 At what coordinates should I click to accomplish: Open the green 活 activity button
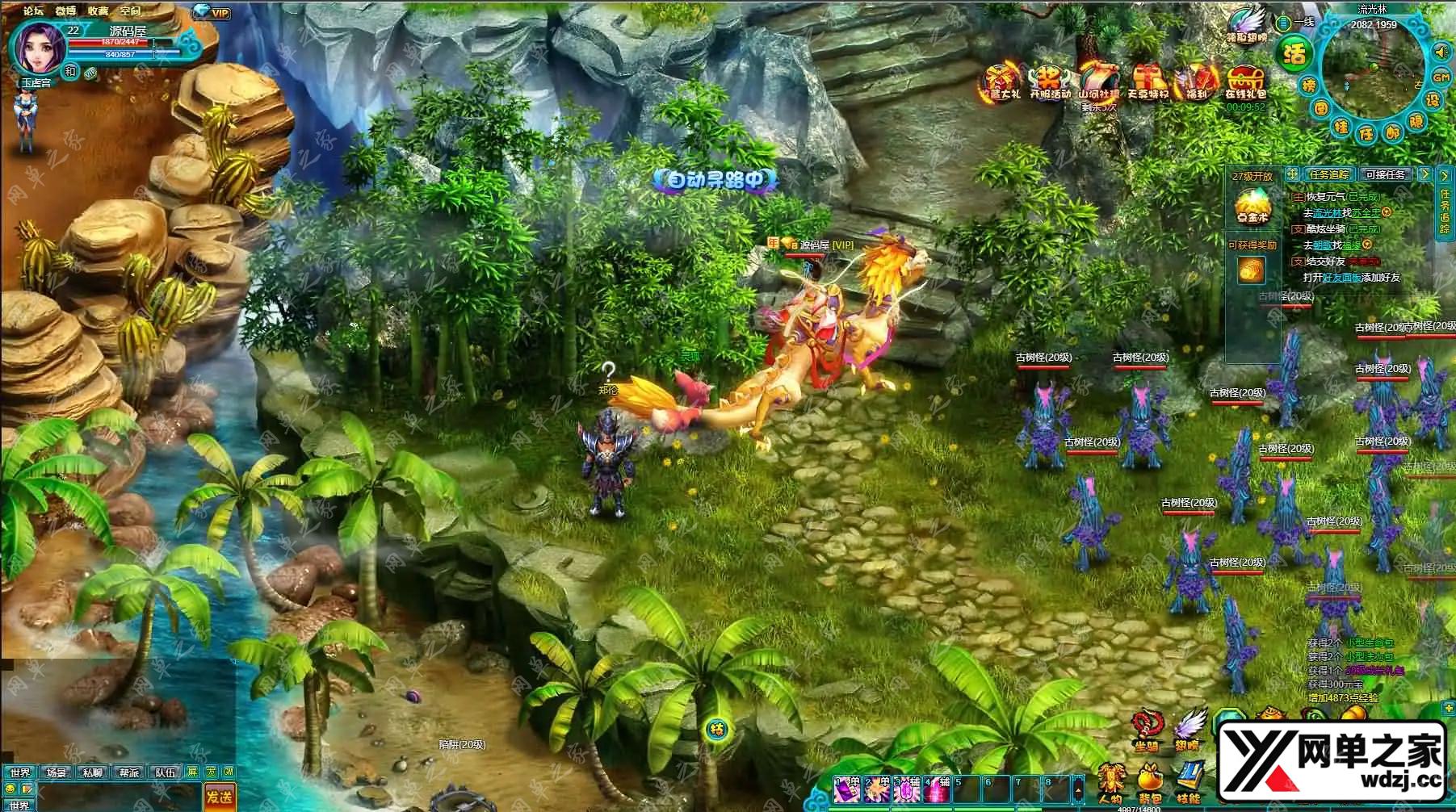click(x=1294, y=55)
